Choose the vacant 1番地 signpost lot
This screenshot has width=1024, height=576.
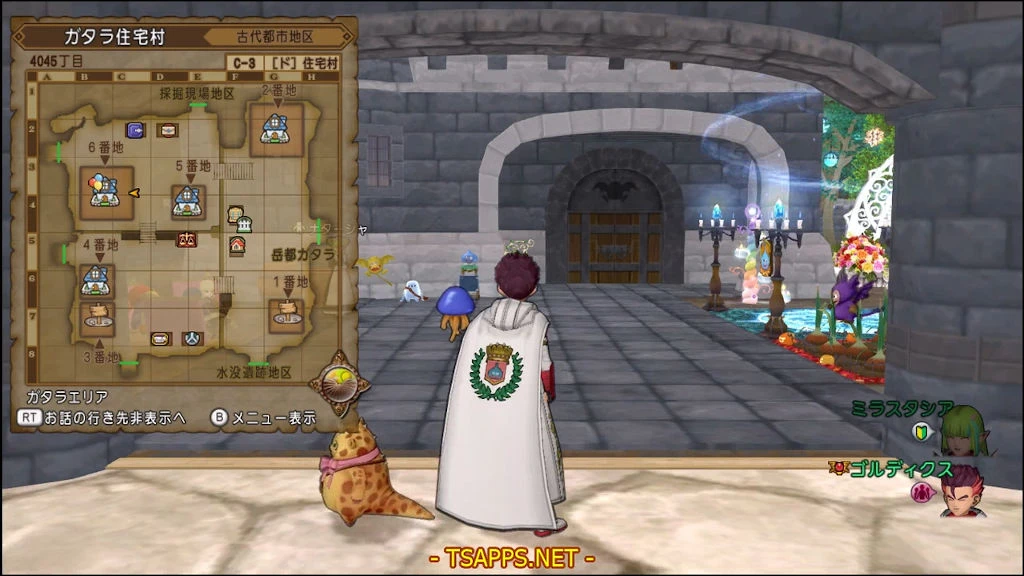click(x=286, y=314)
